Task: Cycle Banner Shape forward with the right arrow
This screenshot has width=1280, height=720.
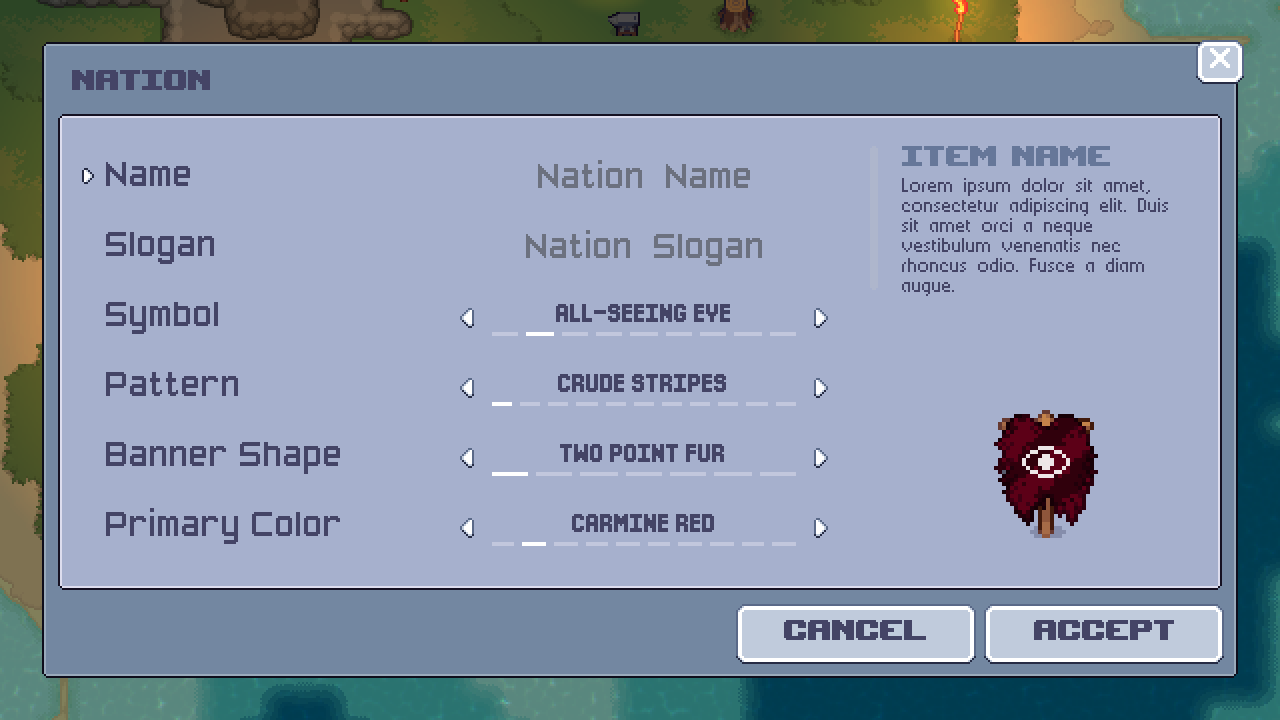Action: [821, 458]
